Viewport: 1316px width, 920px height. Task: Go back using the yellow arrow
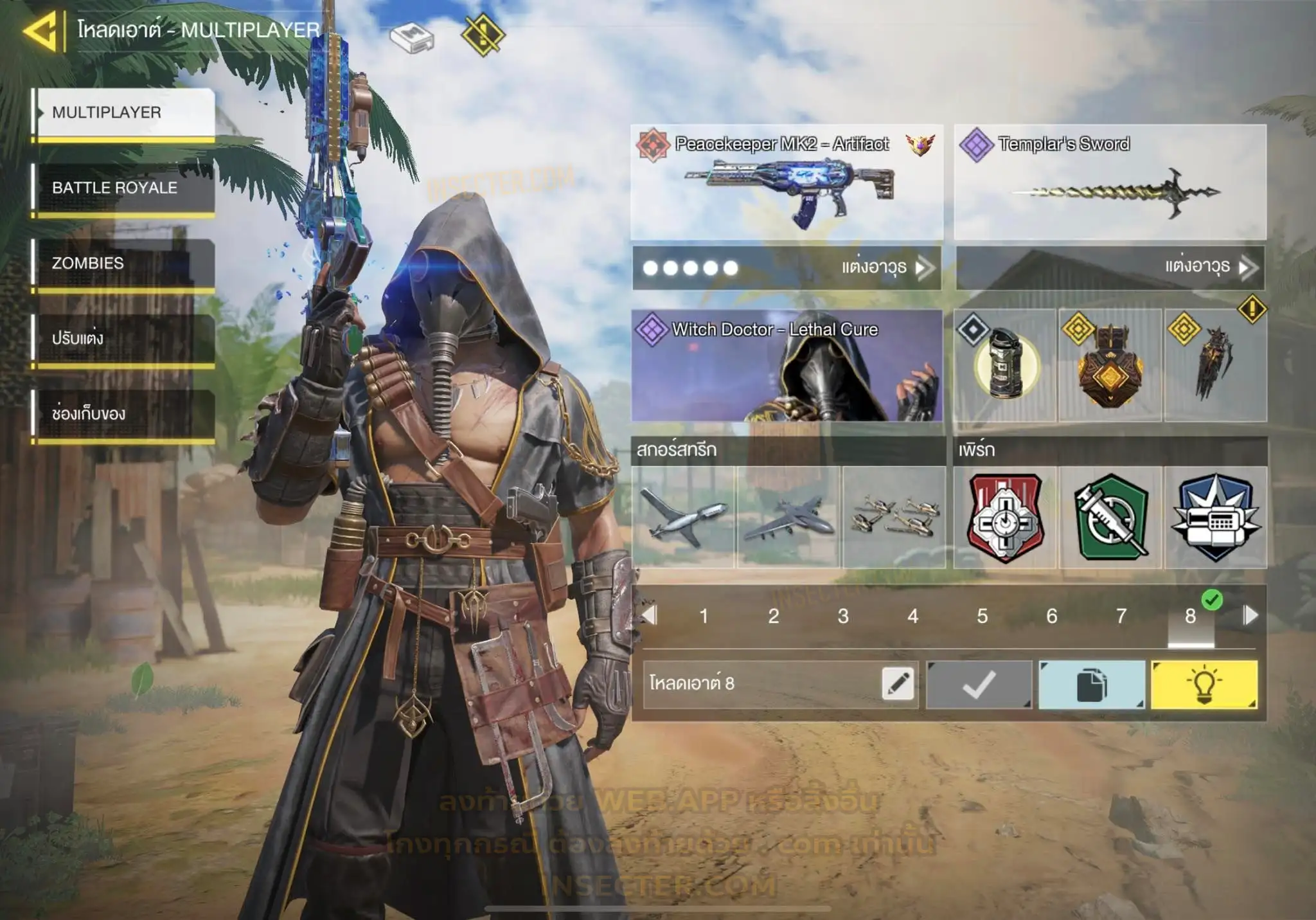point(41,30)
